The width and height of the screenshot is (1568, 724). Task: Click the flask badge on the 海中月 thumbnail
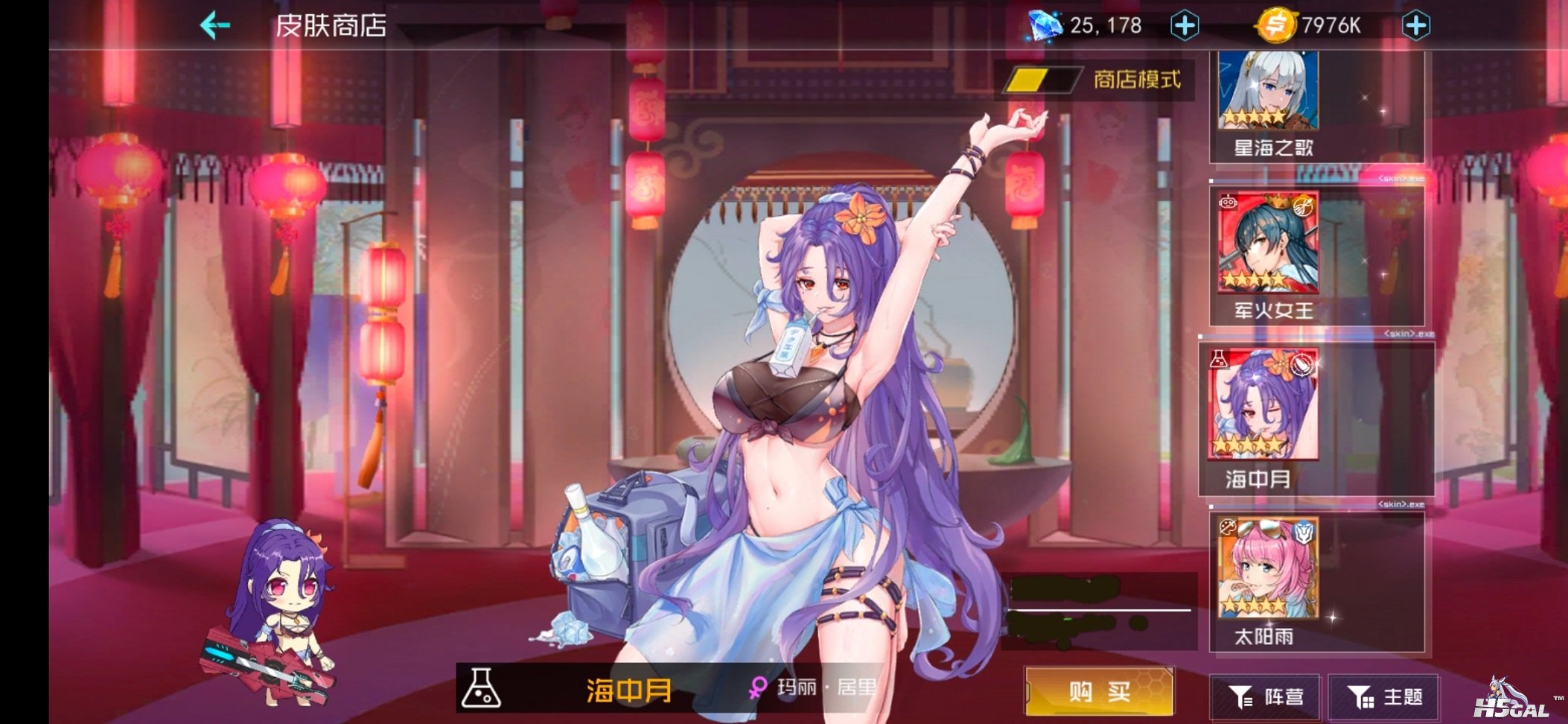[x=1220, y=359]
